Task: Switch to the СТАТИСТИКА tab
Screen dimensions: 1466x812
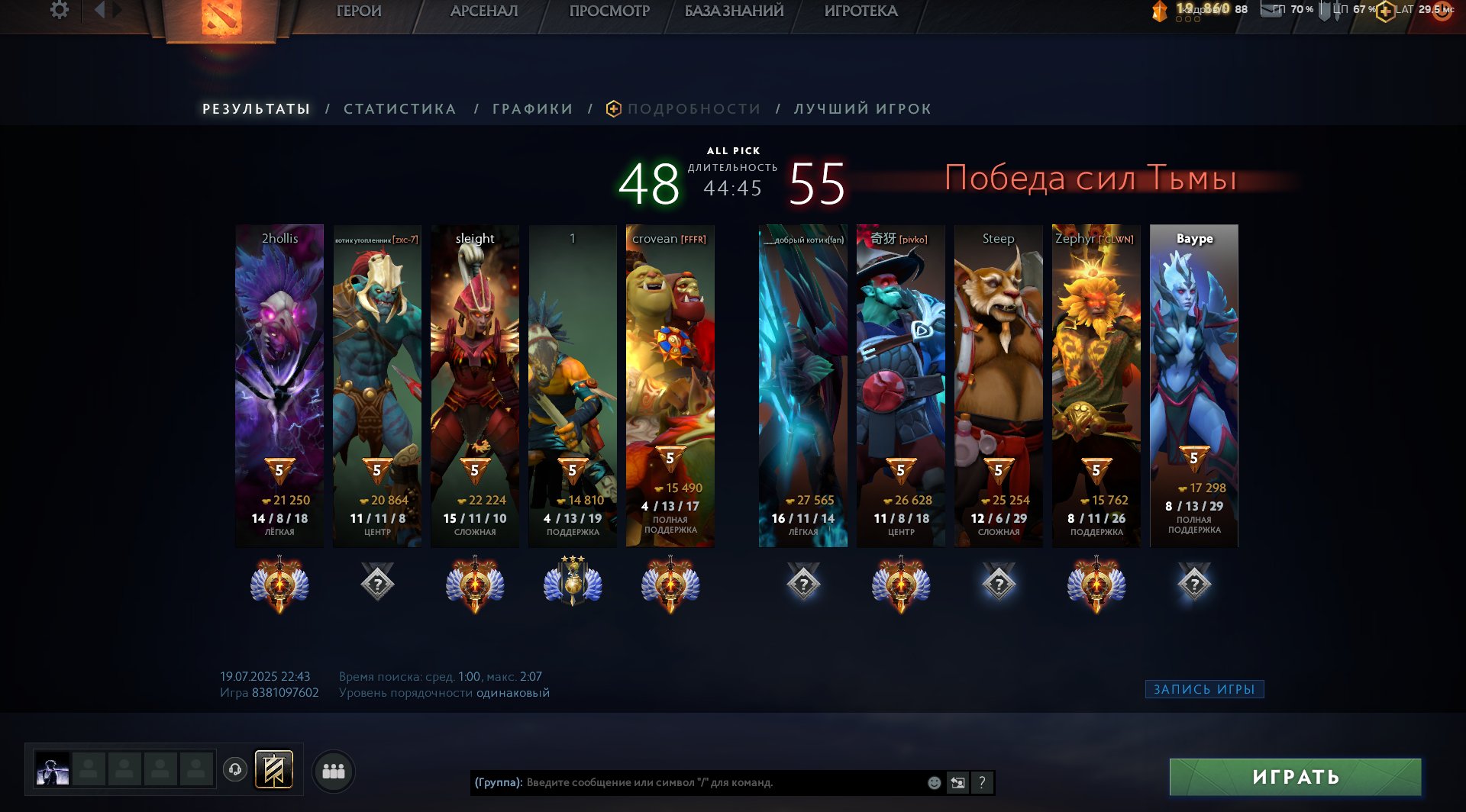Action: pyautogui.click(x=399, y=108)
